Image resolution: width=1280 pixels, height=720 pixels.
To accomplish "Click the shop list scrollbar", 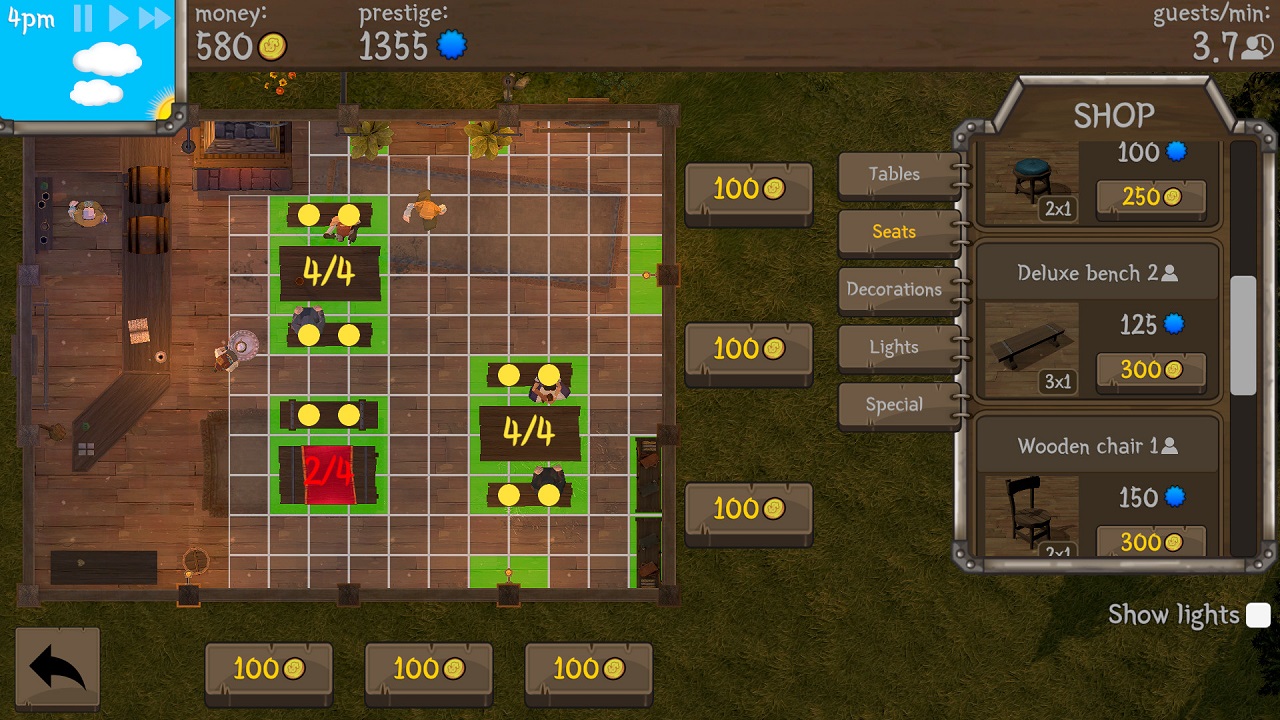I will [1243, 335].
